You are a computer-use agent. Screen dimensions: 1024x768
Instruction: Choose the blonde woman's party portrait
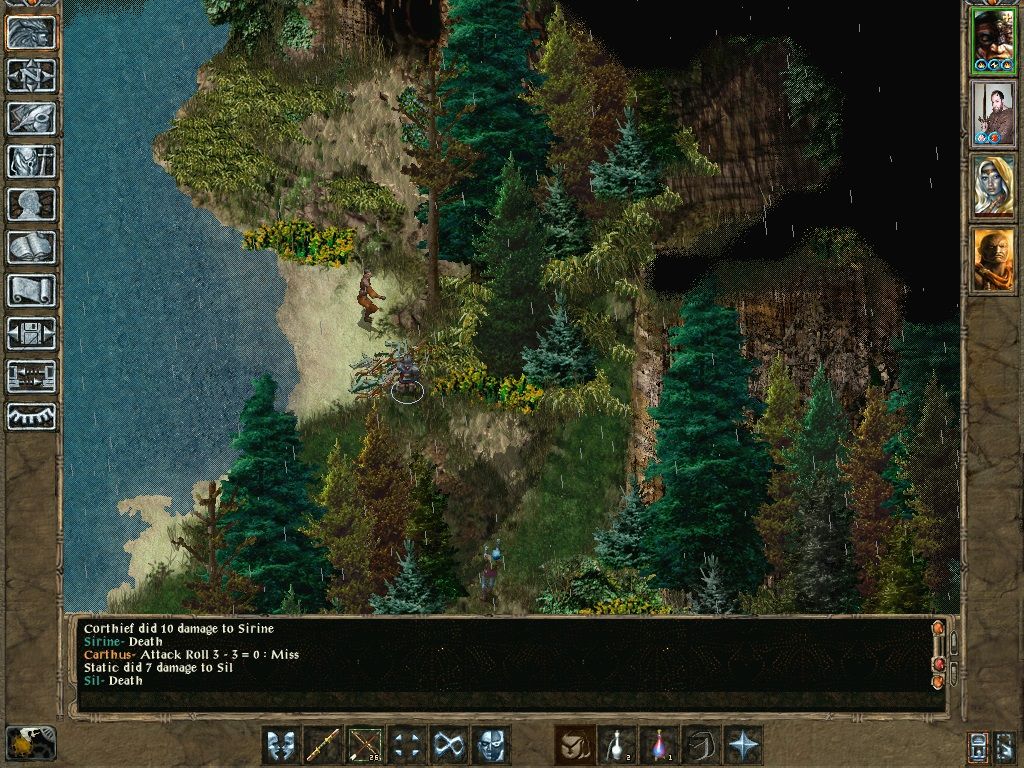tap(993, 187)
